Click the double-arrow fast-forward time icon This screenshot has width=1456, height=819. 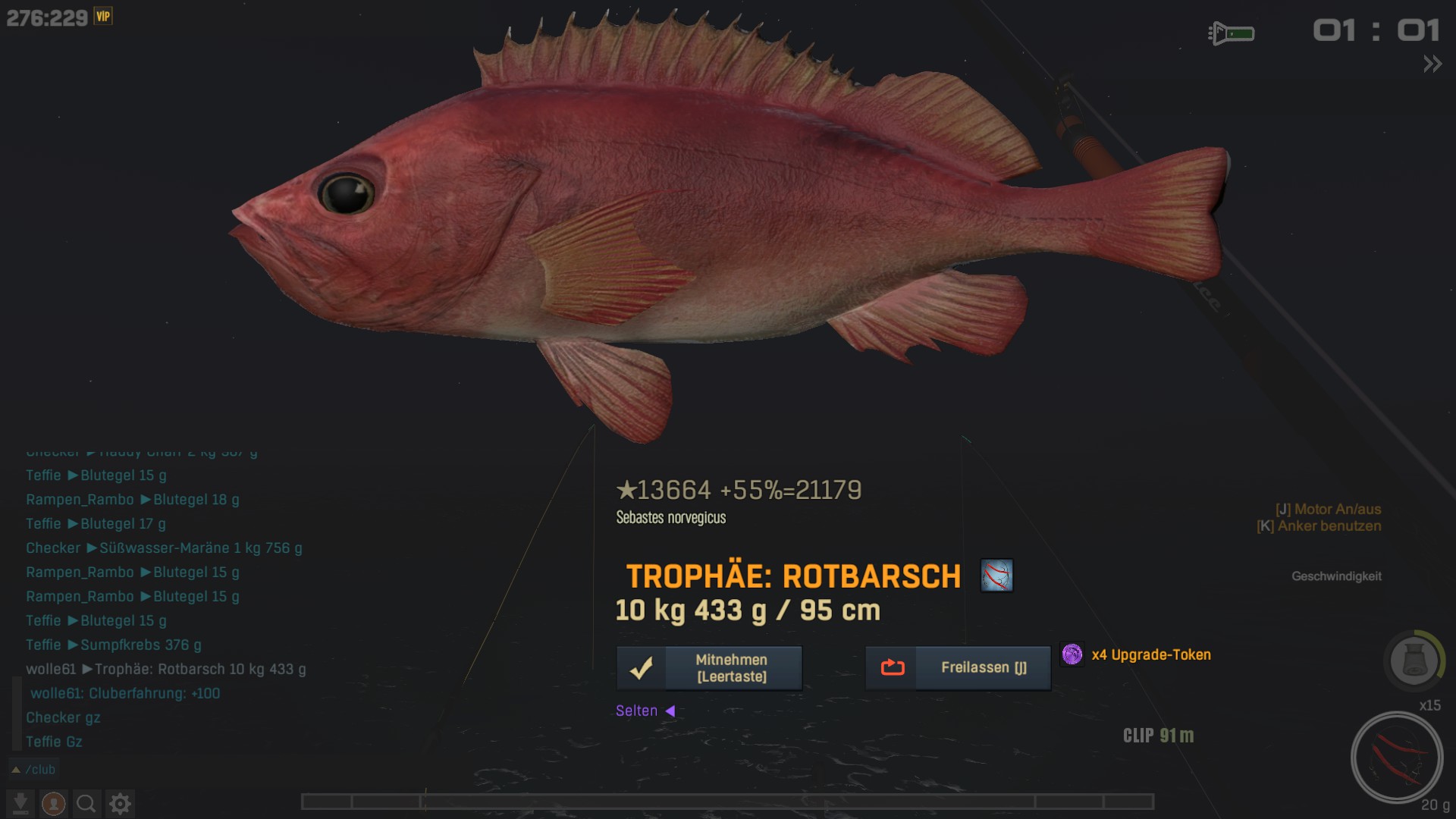point(1432,64)
